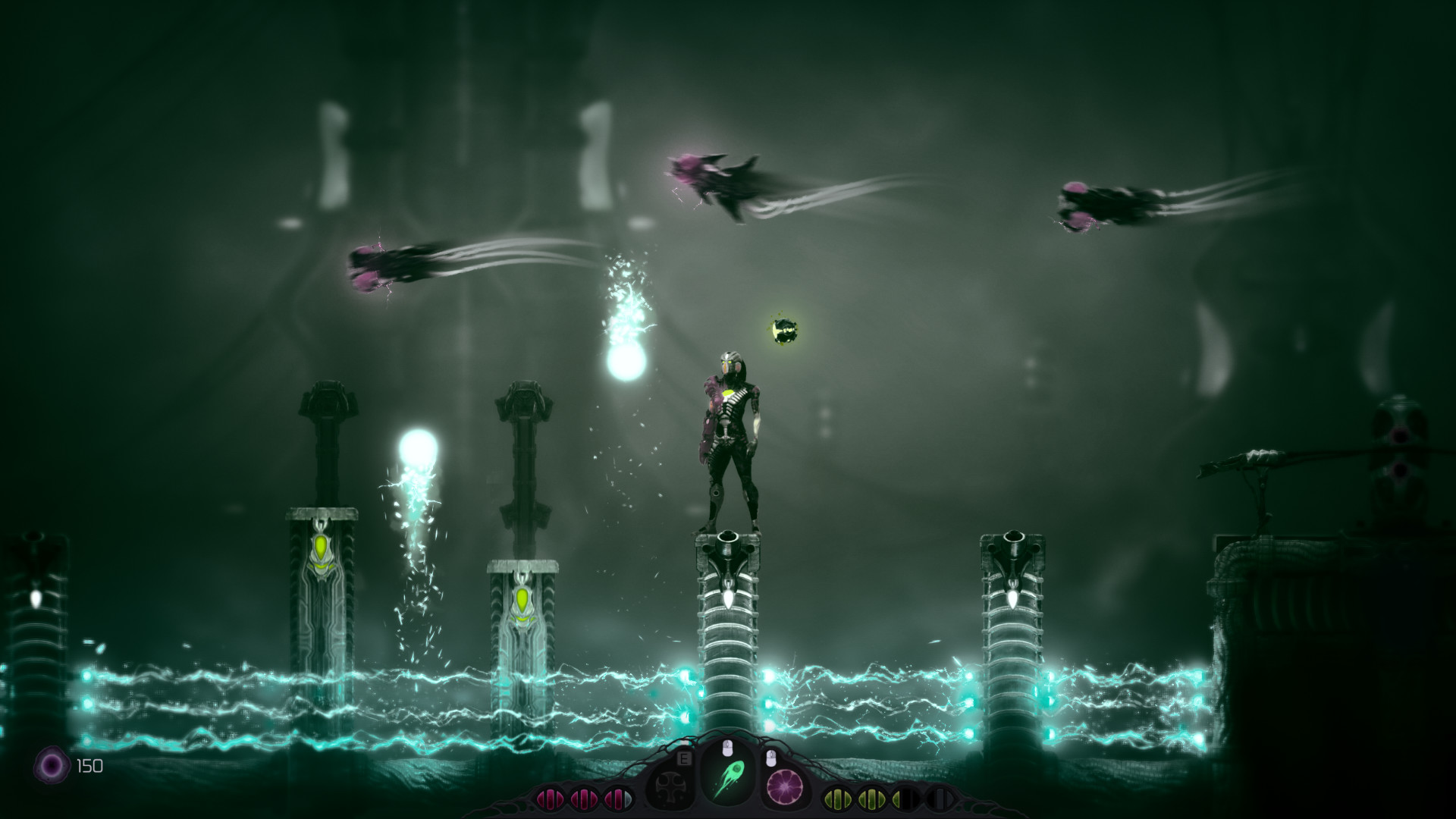Click the left mouse button indicator icon
Viewport: 1456px width, 819px height.
click(x=728, y=749)
